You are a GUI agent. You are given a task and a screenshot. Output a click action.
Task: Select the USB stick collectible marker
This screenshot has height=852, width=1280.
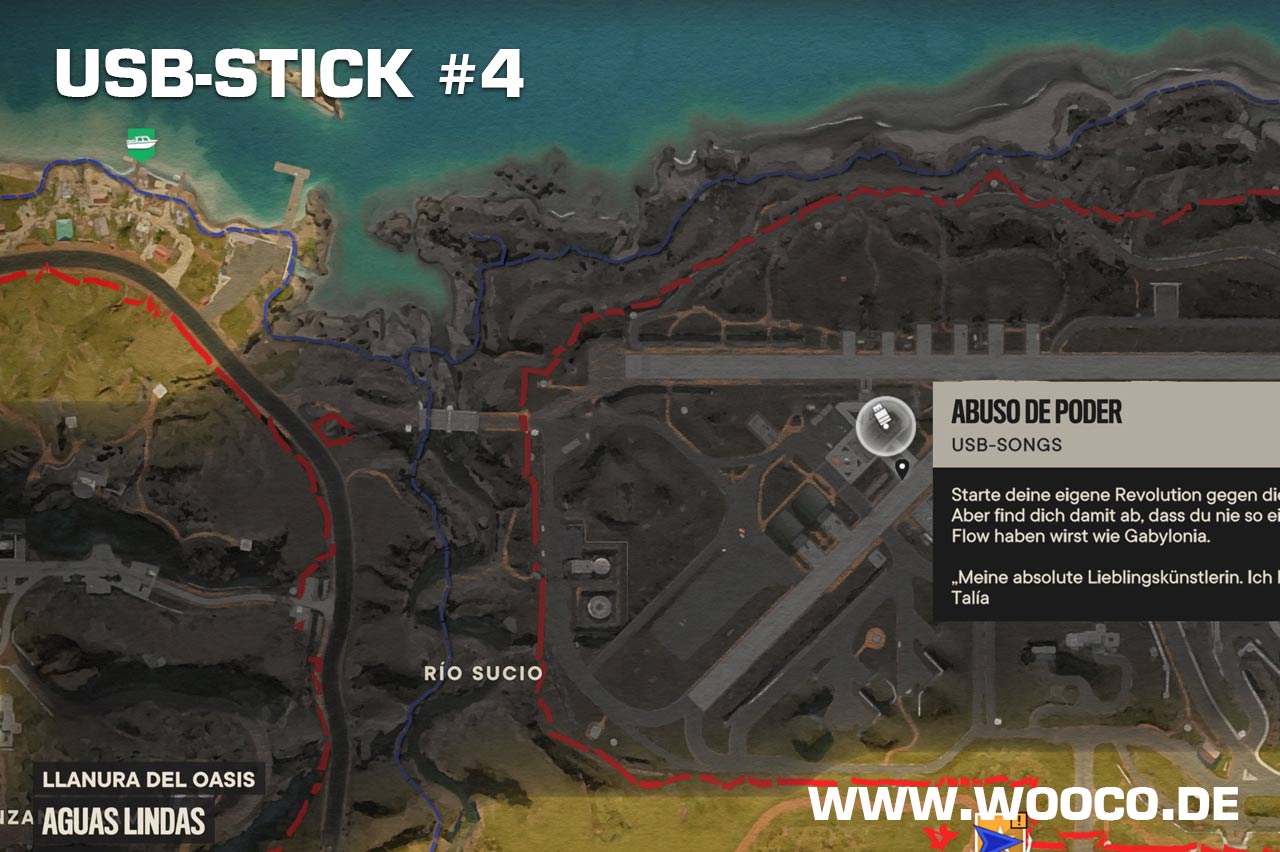pos(886,427)
